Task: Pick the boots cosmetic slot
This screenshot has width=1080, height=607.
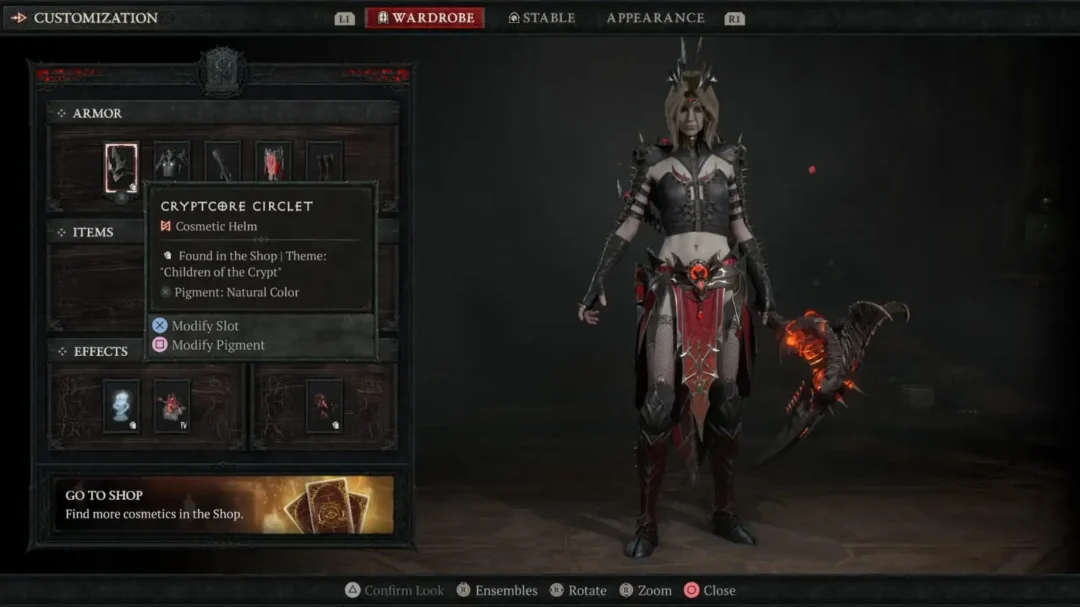Action: click(324, 162)
